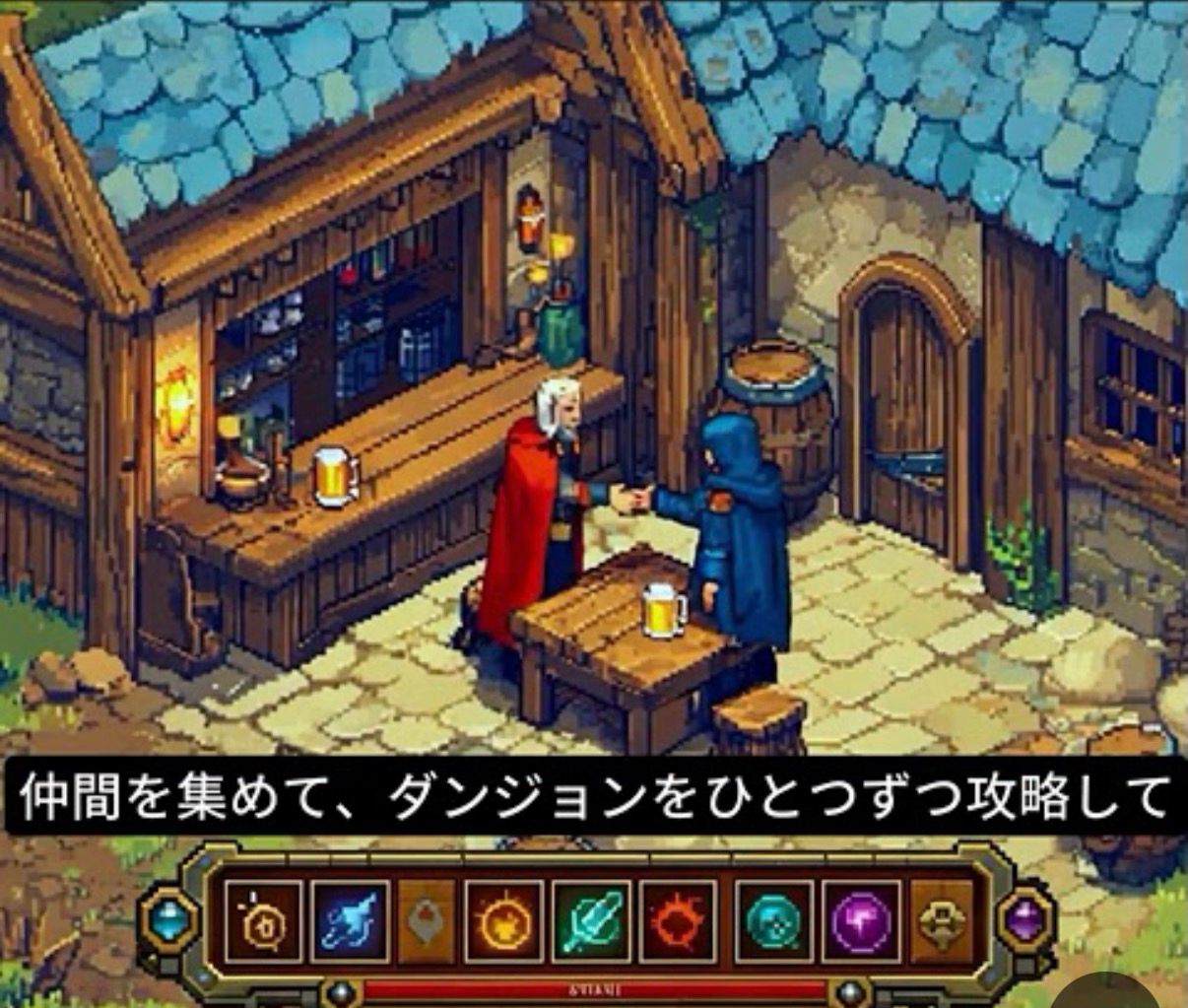Activate the golden pouch ability slot
The height and width of the screenshot is (1008, 1188).
click(x=264, y=922)
